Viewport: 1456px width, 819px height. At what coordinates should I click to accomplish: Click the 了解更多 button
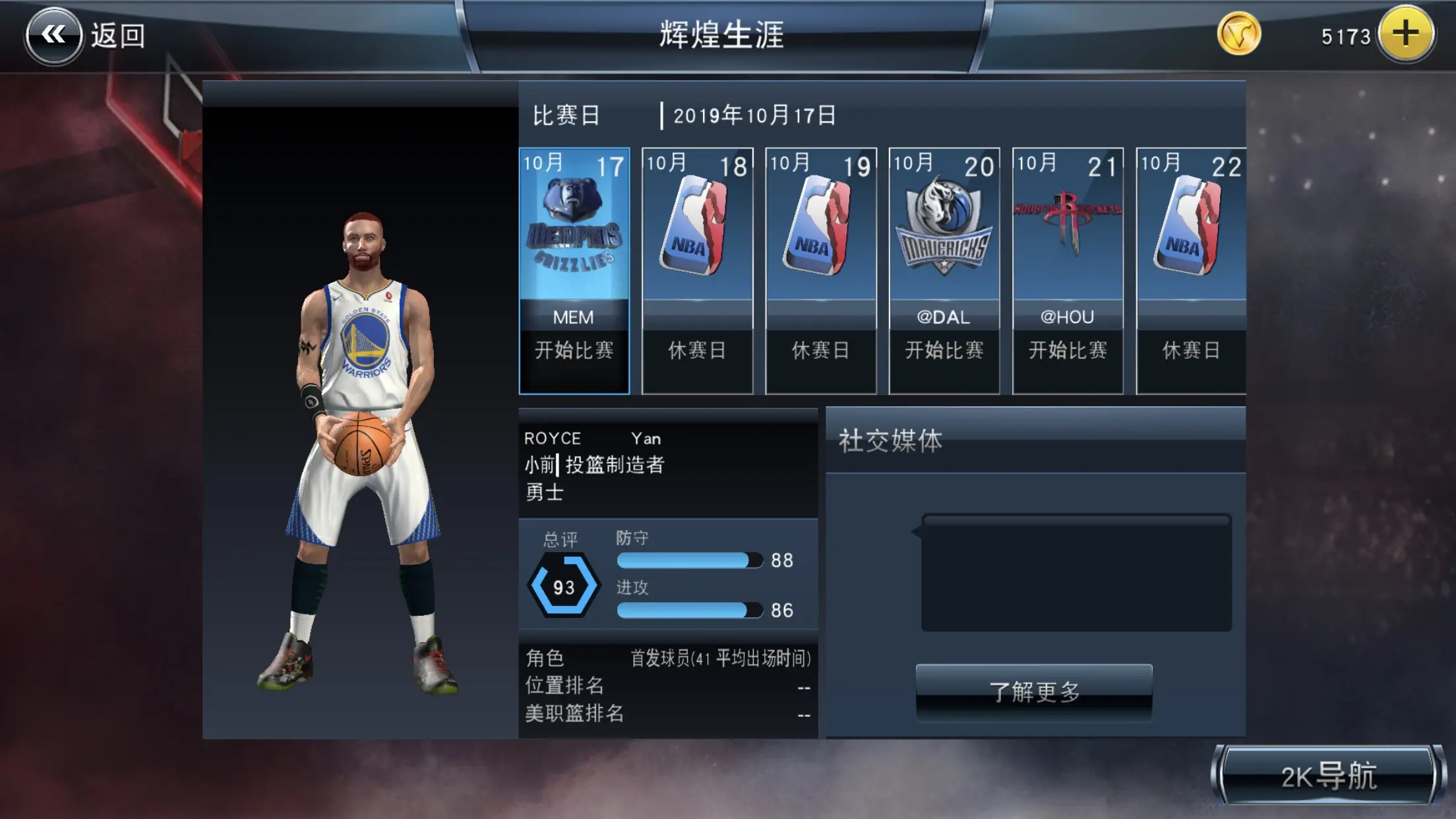click(x=1033, y=692)
